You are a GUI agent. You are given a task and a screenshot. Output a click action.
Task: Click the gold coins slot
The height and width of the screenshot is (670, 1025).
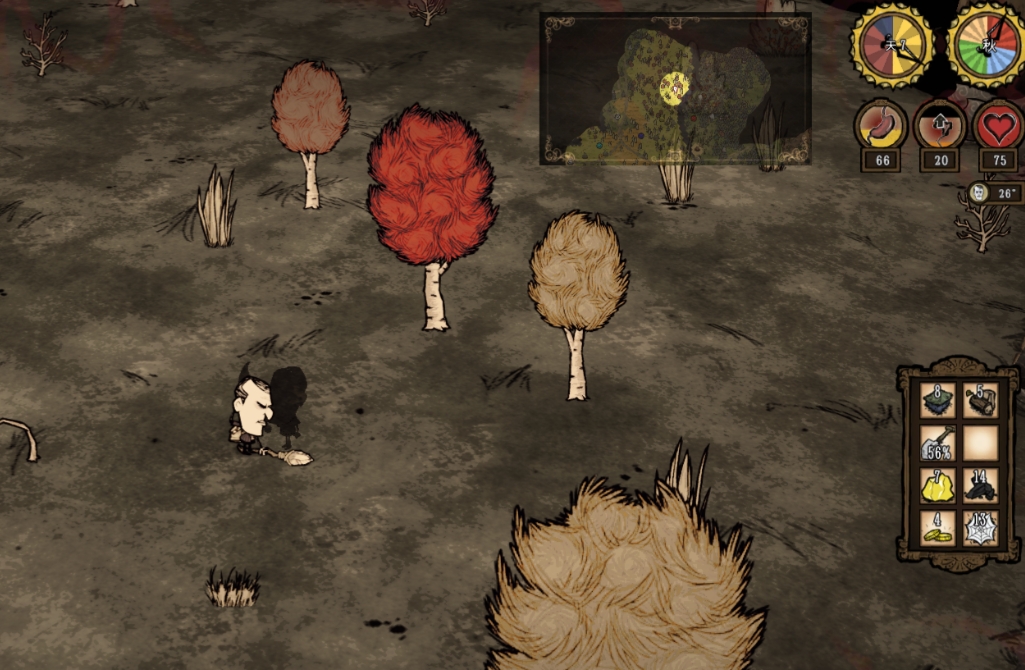point(937,528)
